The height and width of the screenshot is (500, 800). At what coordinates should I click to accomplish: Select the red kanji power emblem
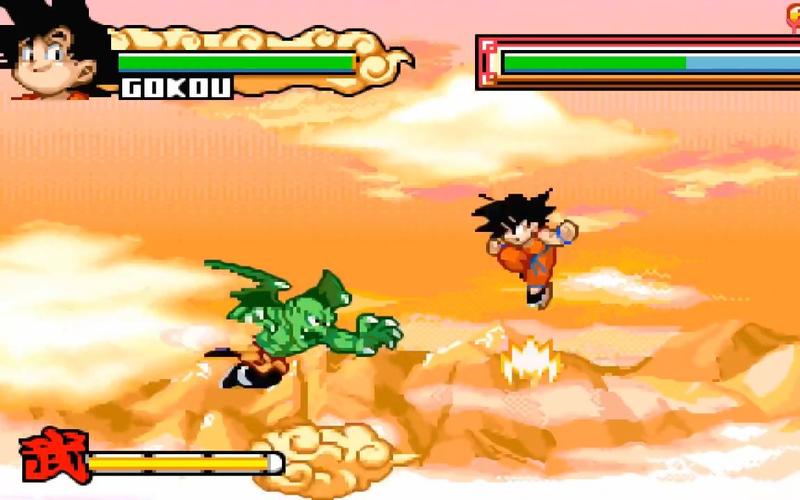pos(54,458)
